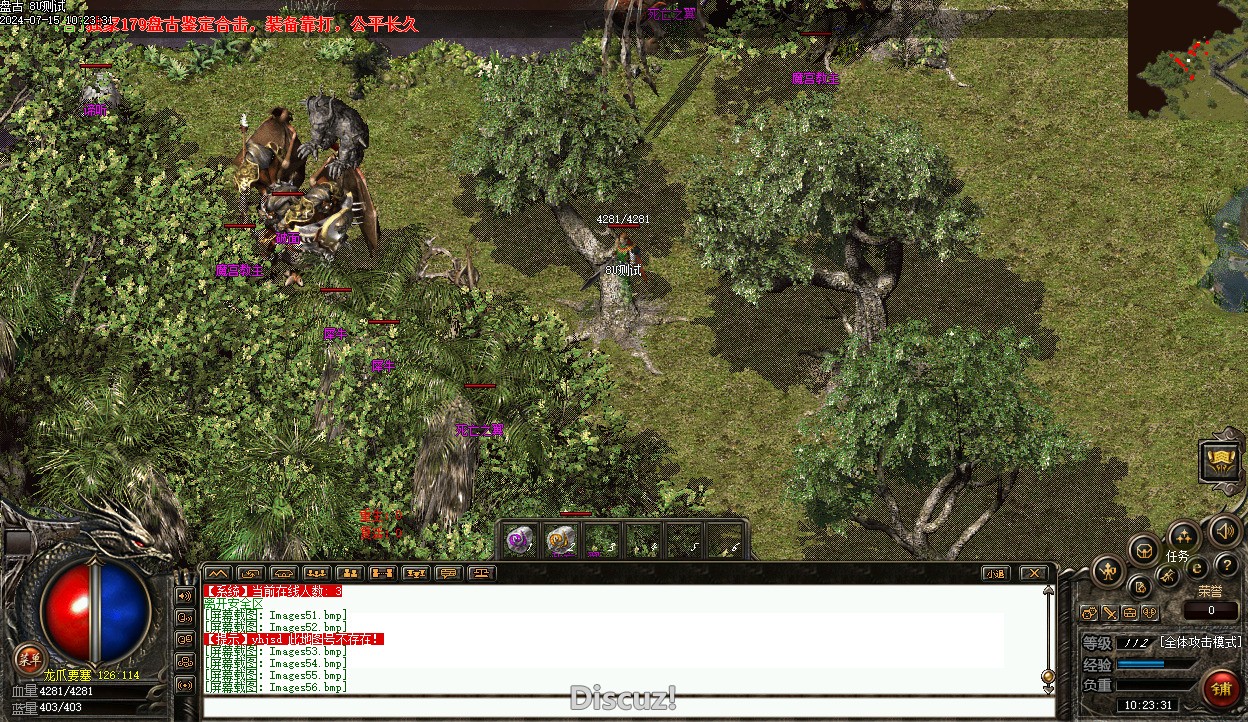Image resolution: width=1248 pixels, height=722 pixels.
Task: Open the red 铺 shop button
Action: 1220,688
